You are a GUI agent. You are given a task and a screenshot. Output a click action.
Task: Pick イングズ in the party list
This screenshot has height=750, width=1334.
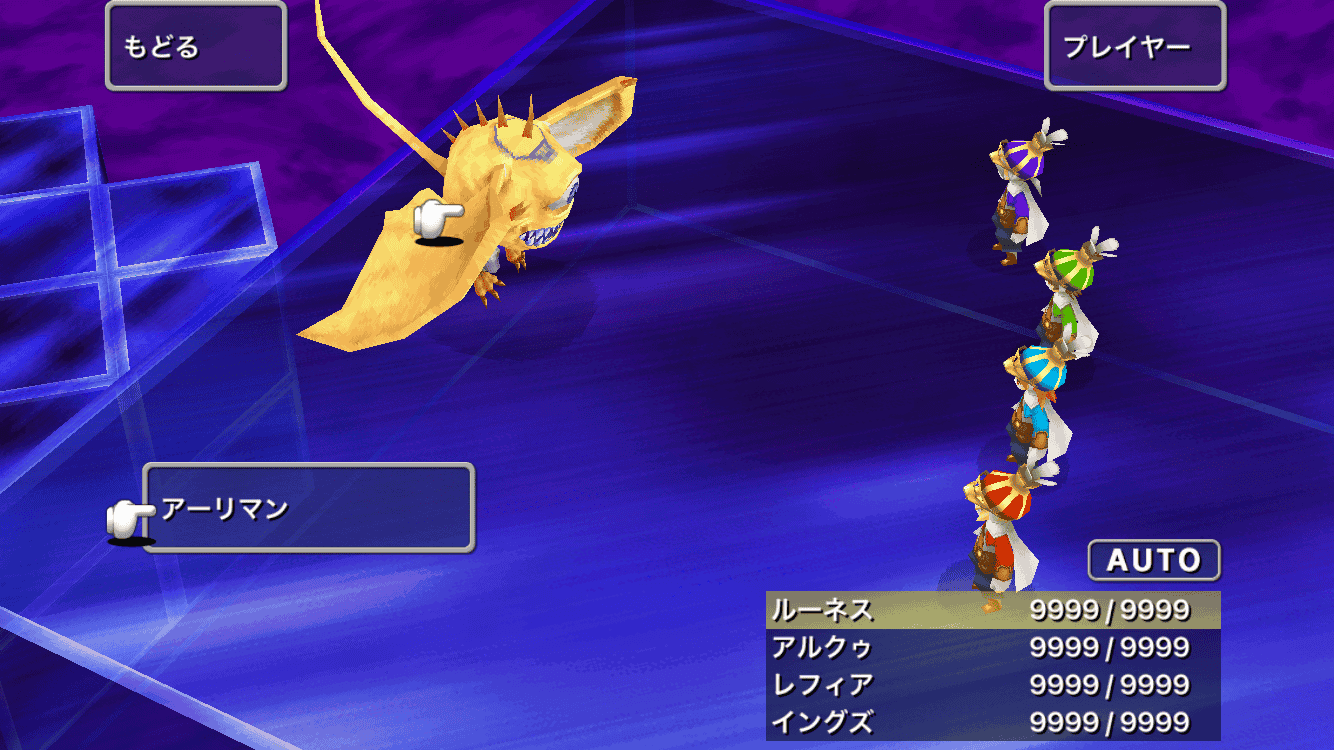pyautogui.click(x=992, y=722)
